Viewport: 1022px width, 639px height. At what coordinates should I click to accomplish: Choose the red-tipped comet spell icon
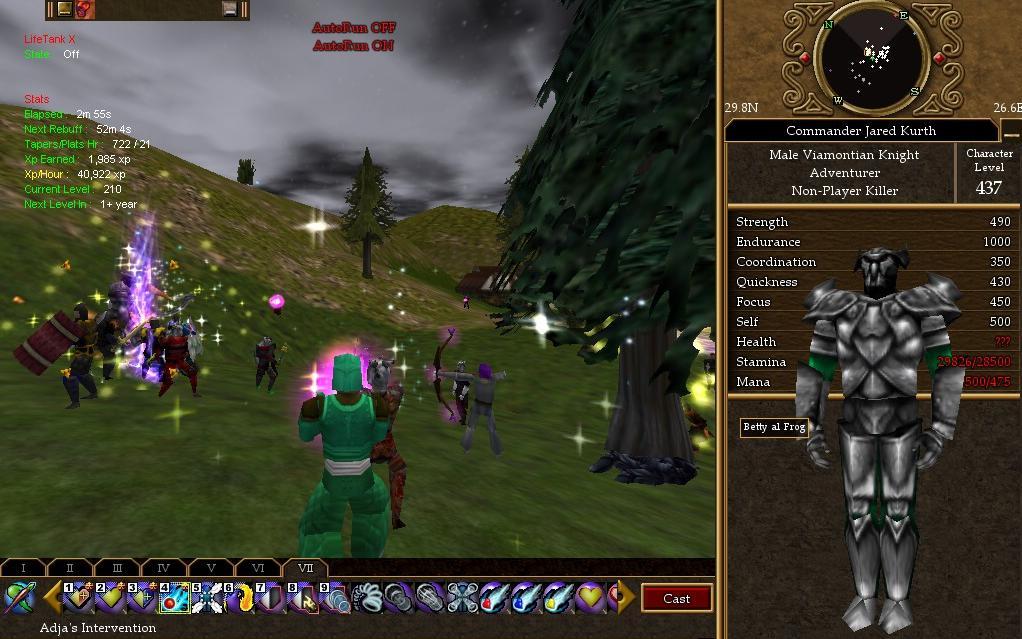495,598
